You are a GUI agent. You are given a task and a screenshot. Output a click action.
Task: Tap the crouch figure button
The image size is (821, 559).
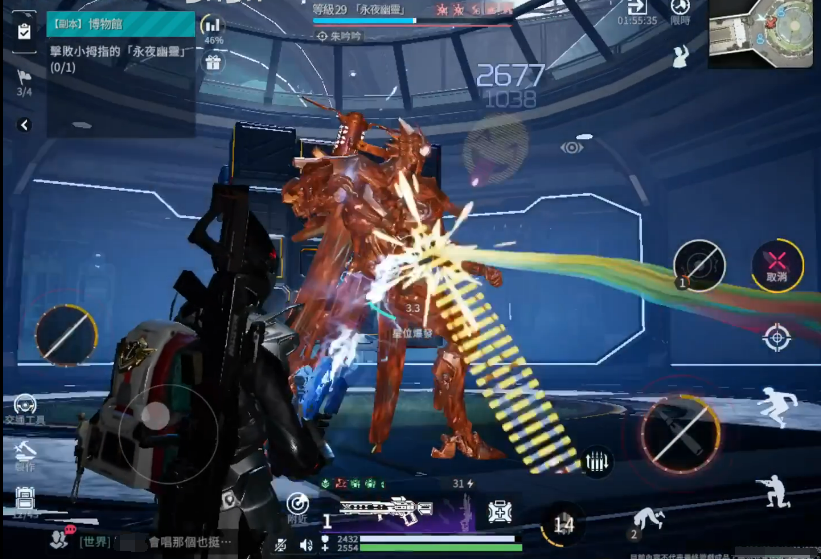click(774, 490)
